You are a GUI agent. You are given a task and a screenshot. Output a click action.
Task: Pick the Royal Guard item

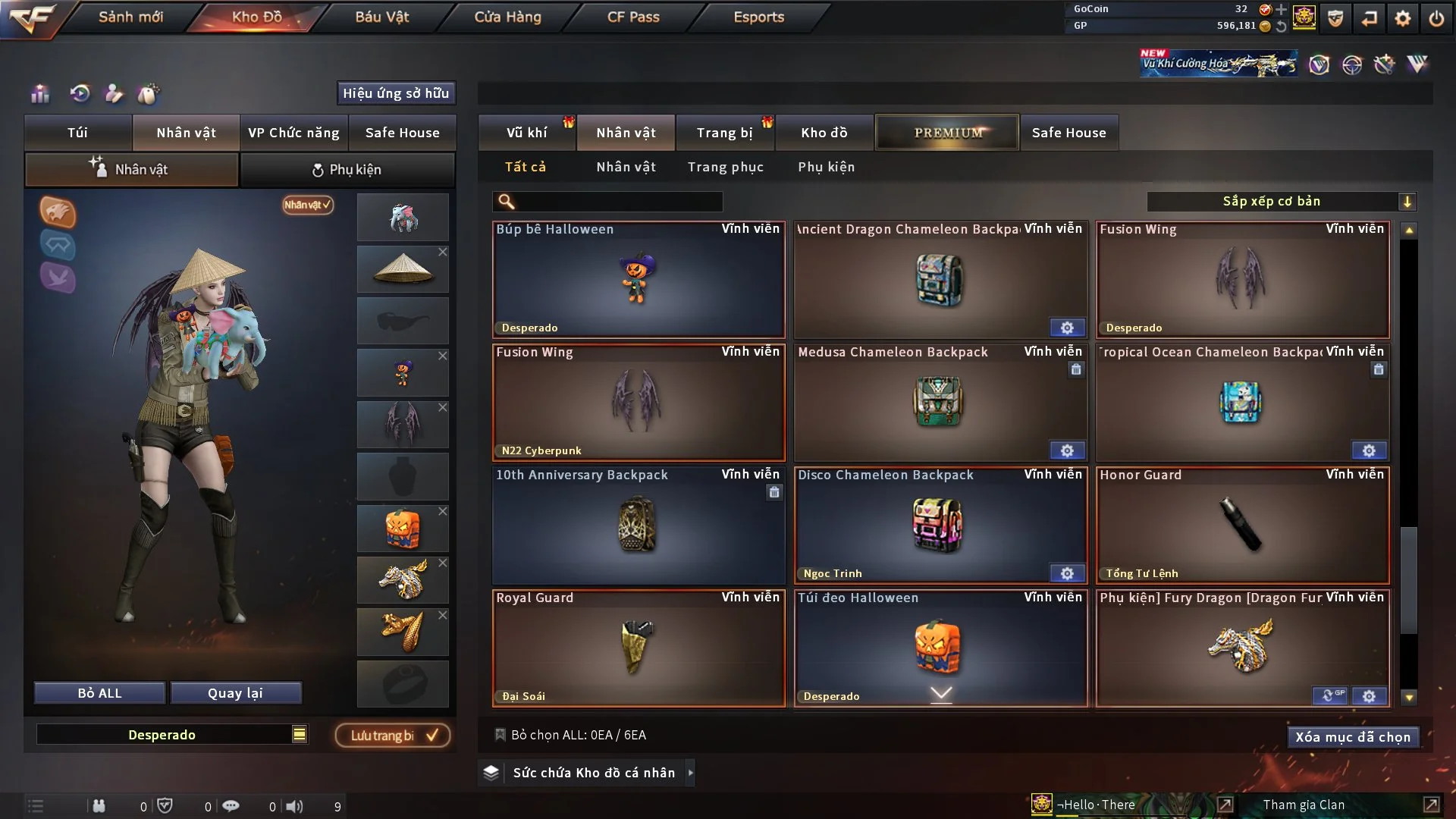pos(639,648)
